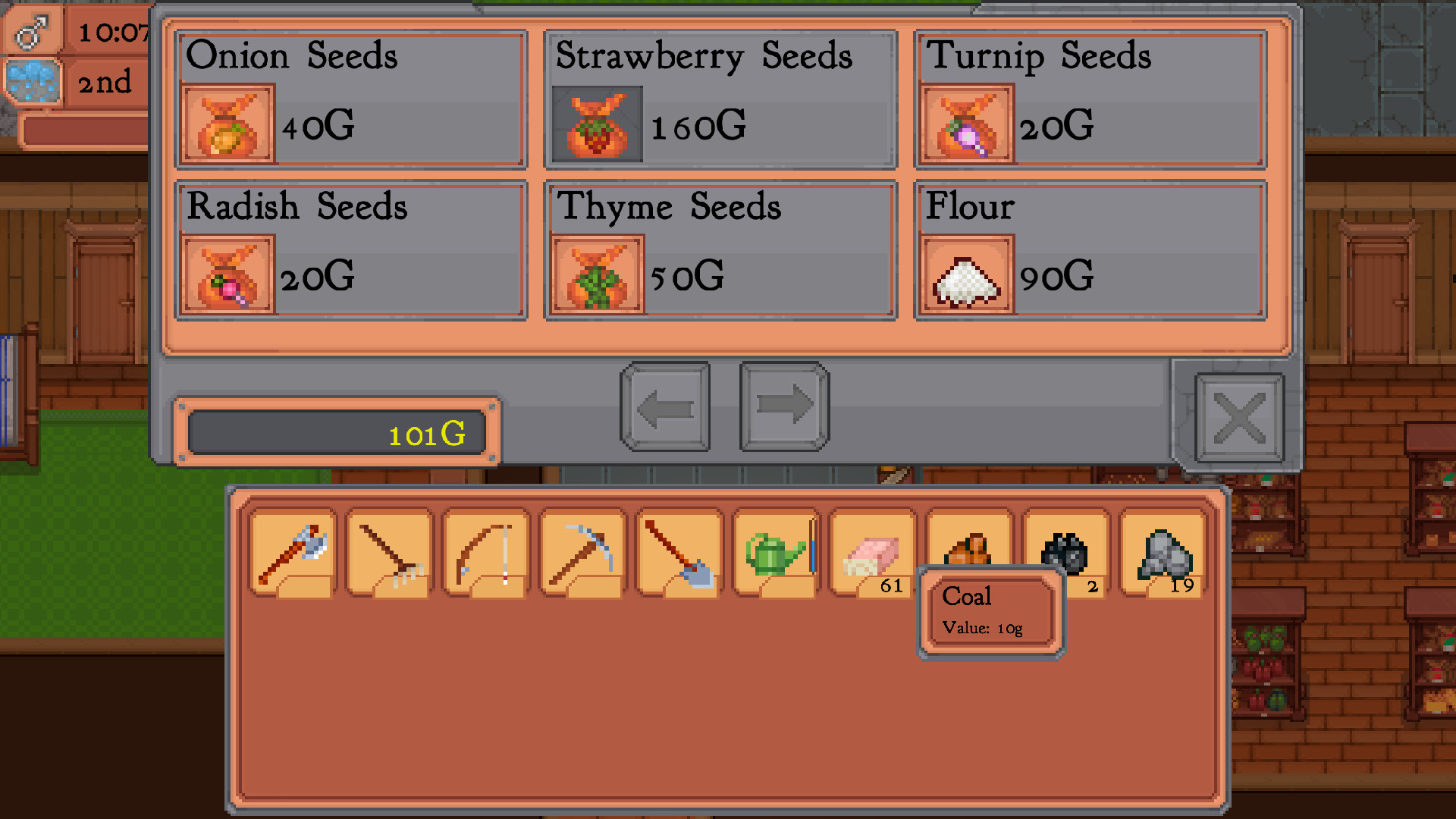Go to previous shop page with left arrow
Viewport: 1456px width, 819px height.
pyautogui.click(x=665, y=407)
